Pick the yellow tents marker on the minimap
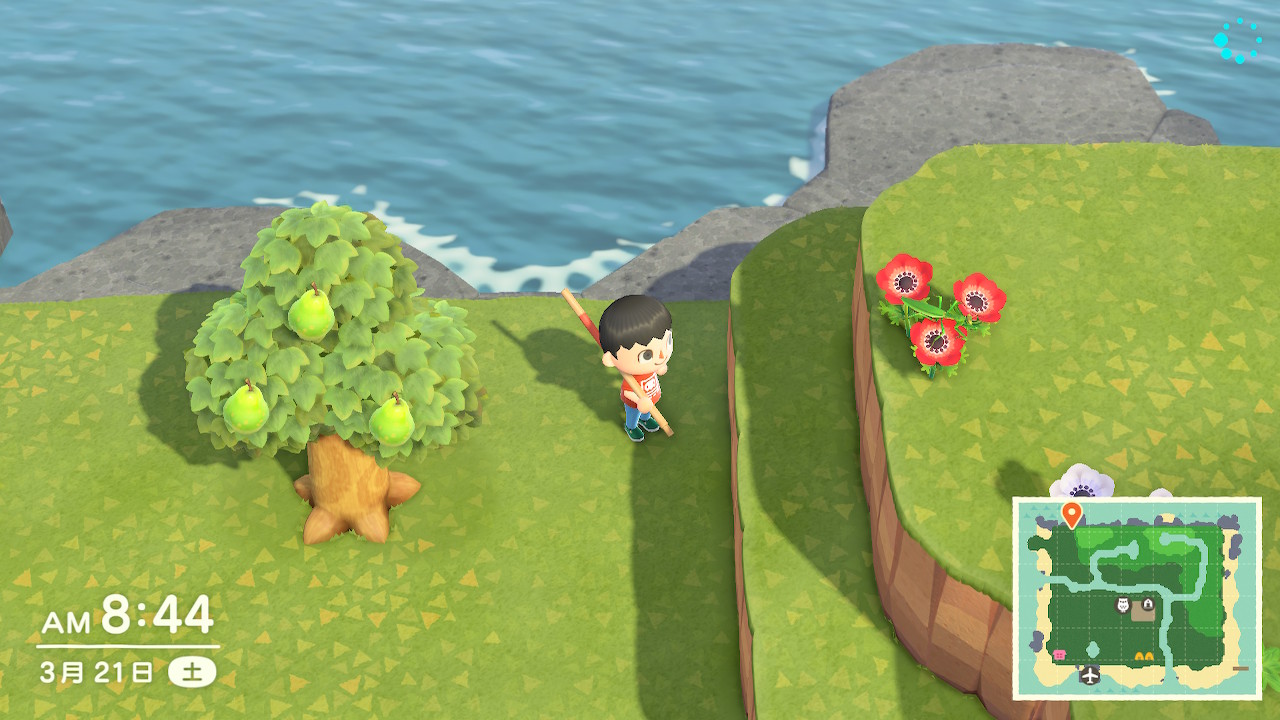This screenshot has width=1280, height=720. pyautogui.click(x=1145, y=656)
